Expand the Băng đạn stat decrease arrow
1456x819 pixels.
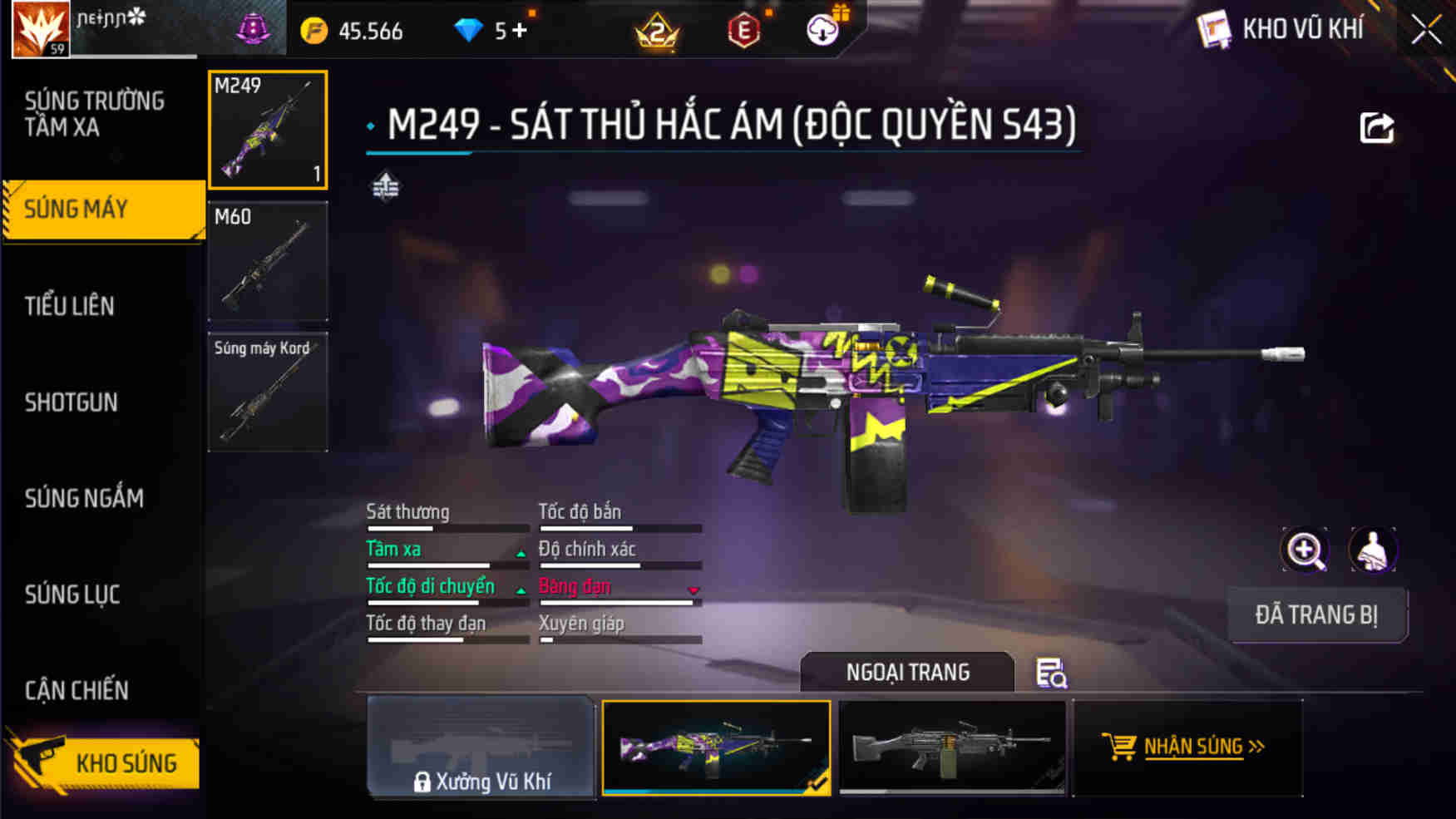click(x=691, y=590)
